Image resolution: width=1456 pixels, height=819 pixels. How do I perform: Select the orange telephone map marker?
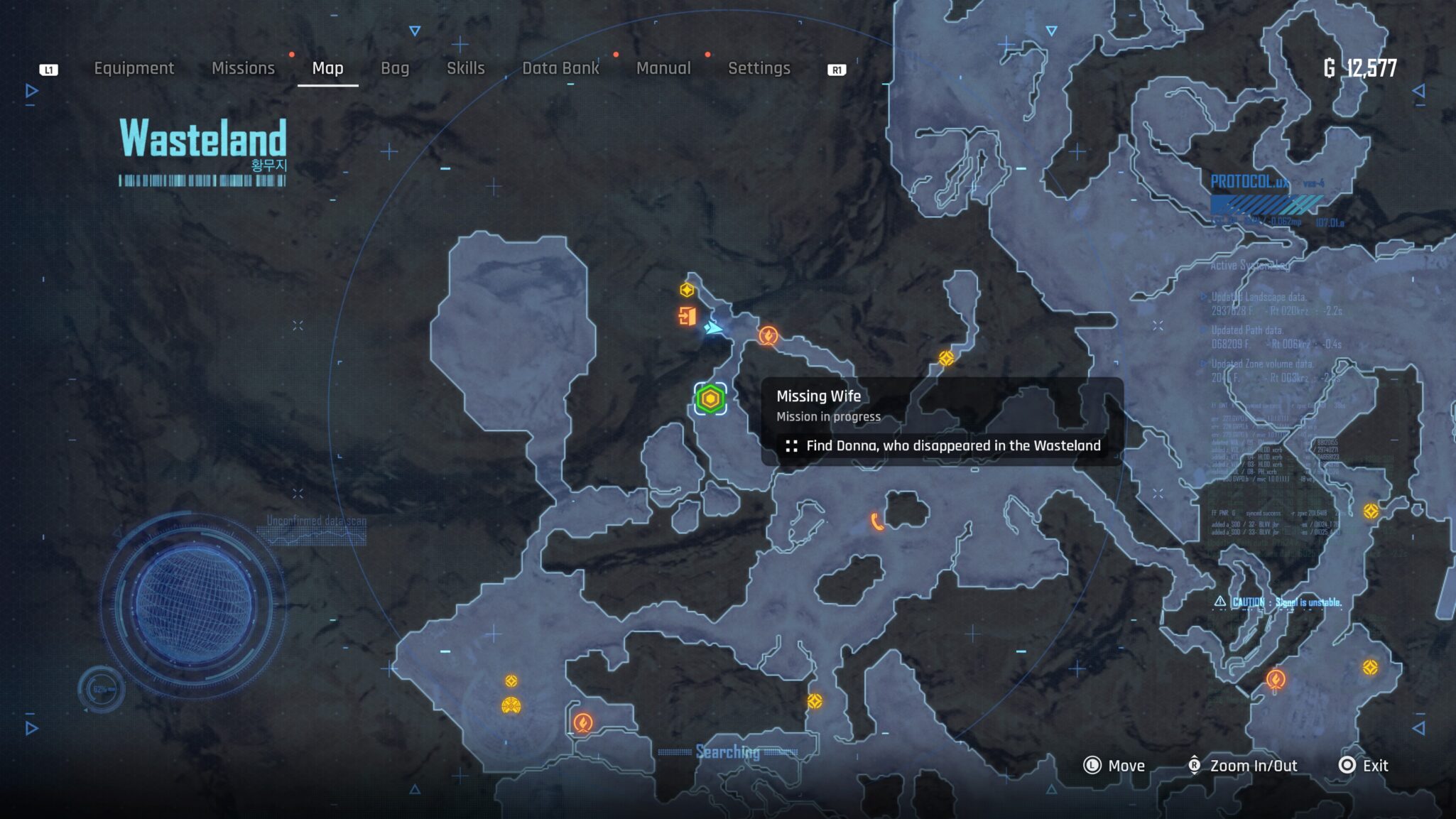tap(877, 522)
